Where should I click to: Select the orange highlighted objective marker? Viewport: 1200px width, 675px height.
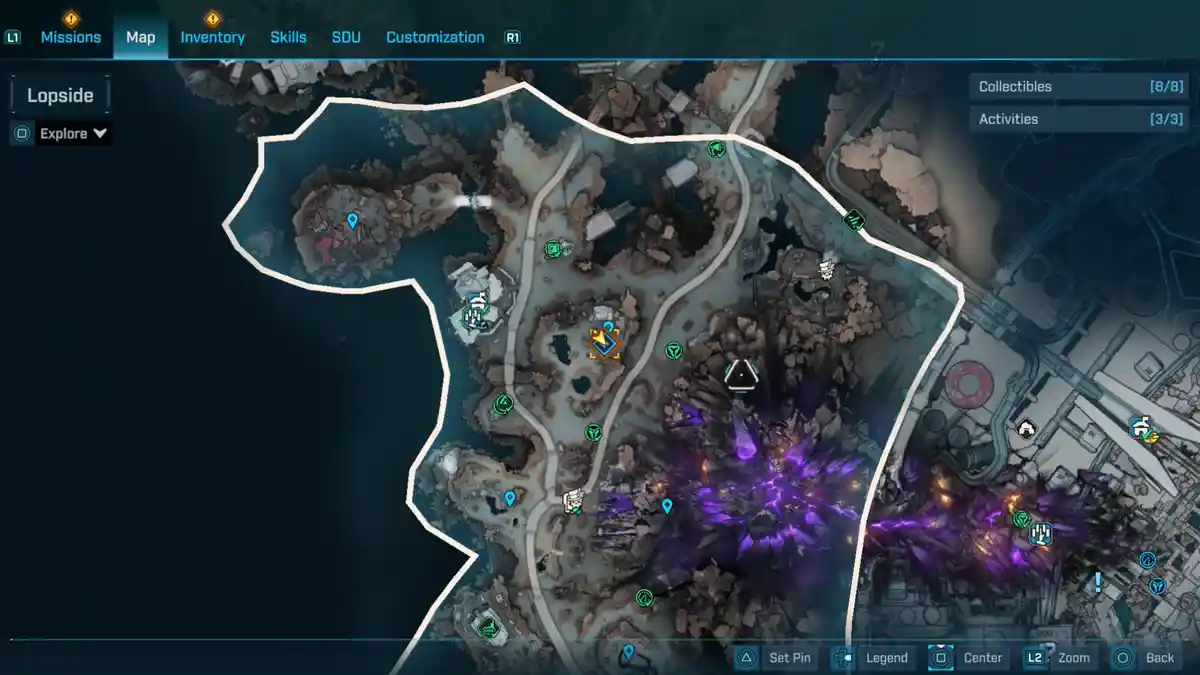point(605,343)
